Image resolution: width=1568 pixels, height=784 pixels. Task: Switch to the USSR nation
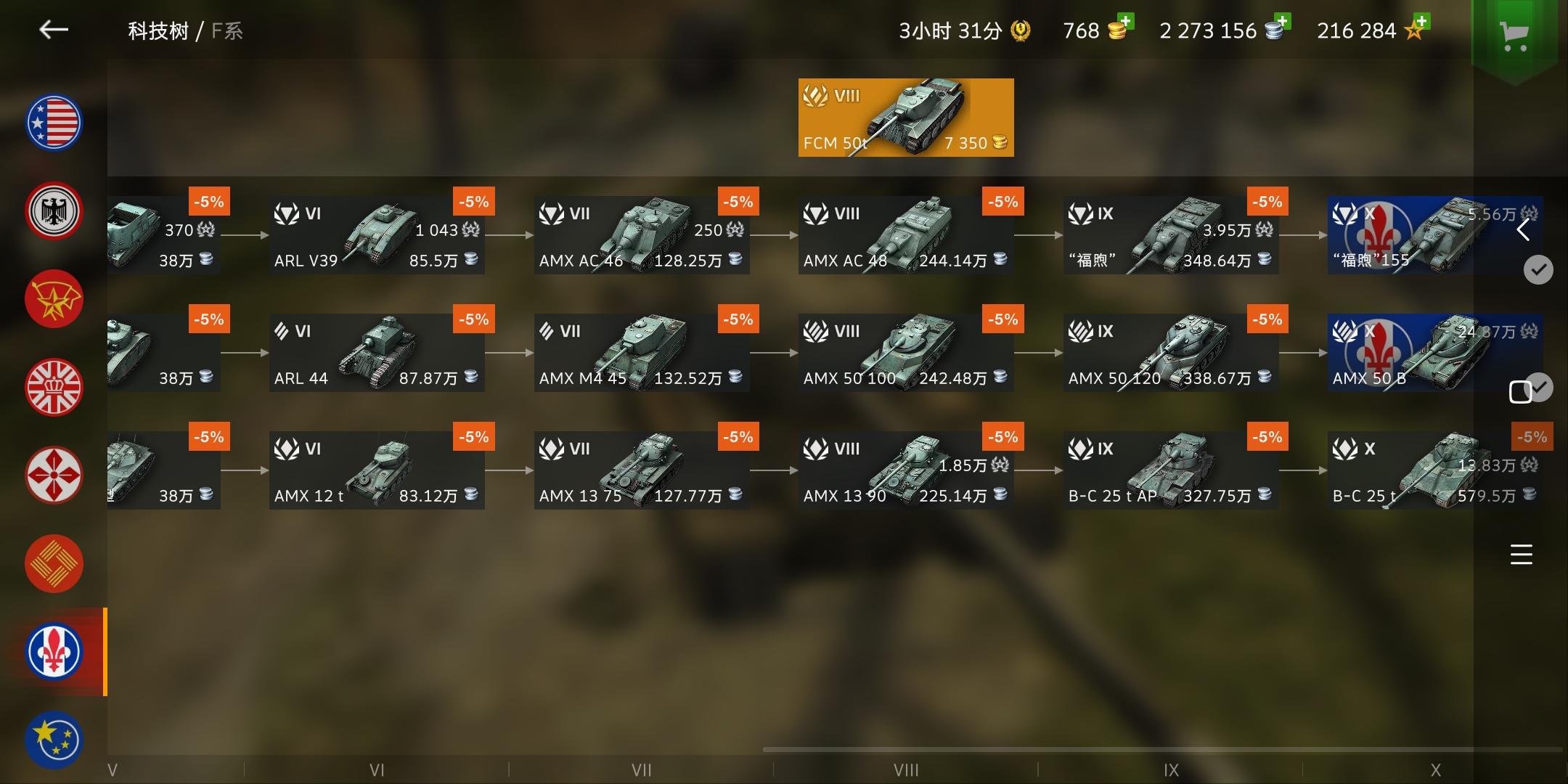[54, 298]
